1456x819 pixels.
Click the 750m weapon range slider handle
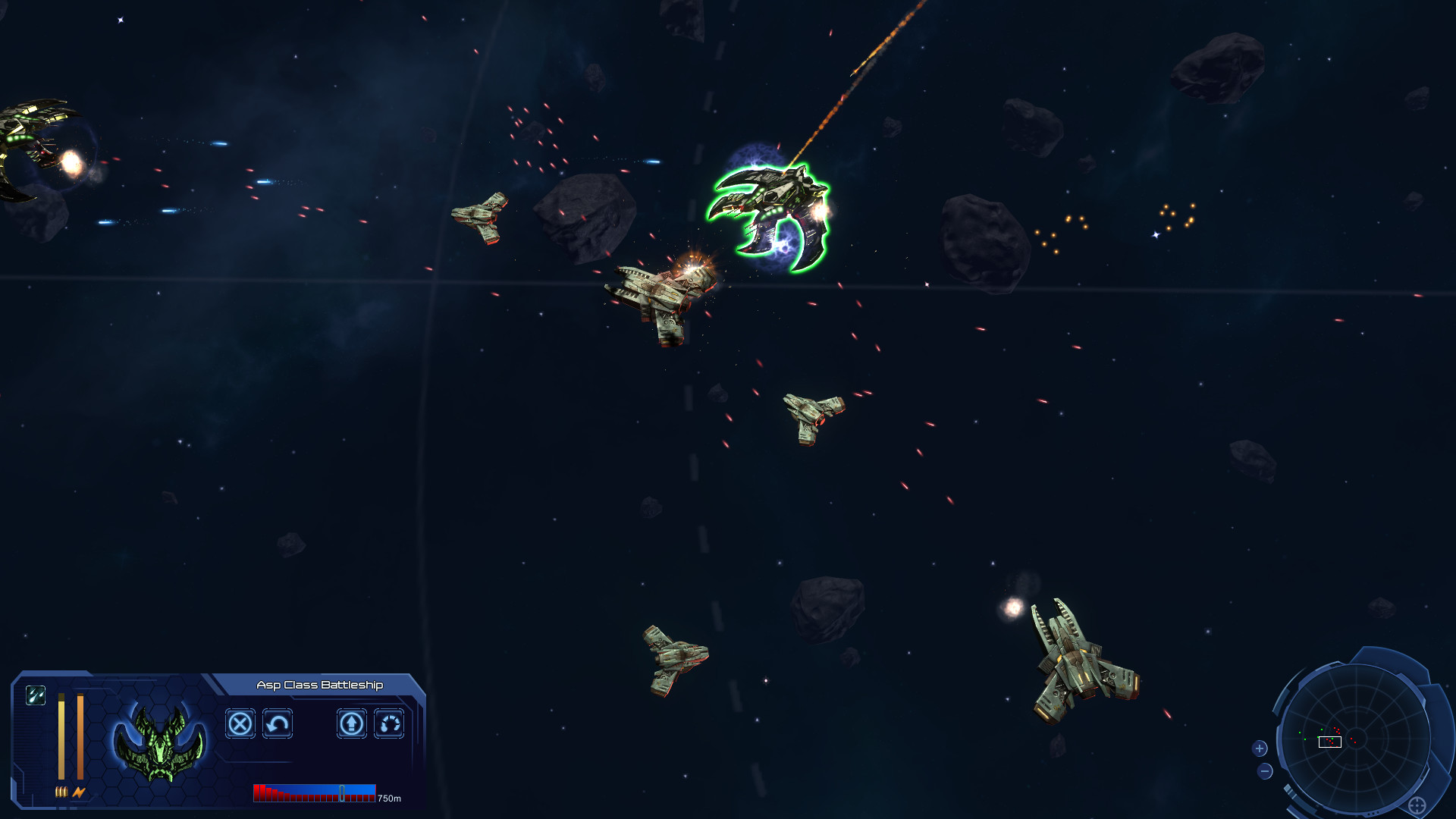[341, 792]
